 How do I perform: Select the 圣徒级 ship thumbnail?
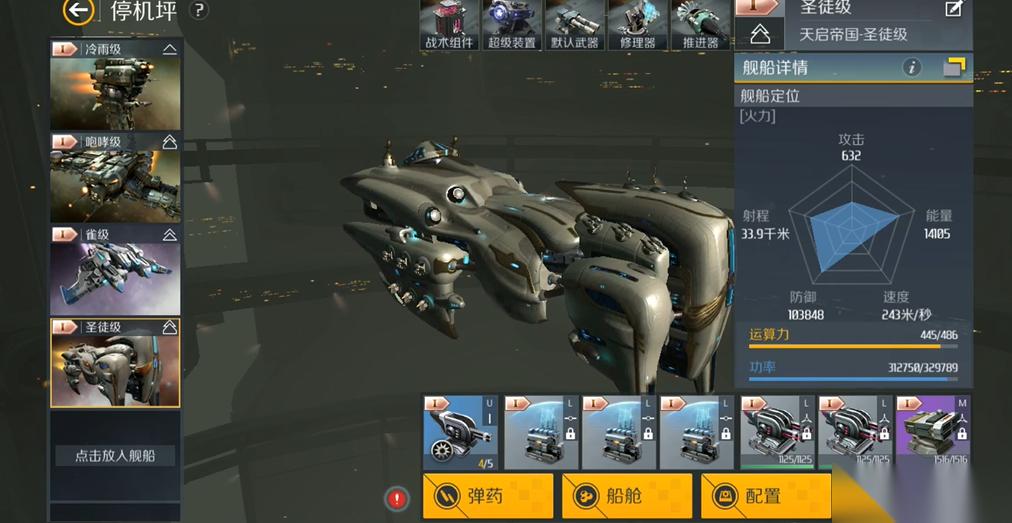(115, 363)
